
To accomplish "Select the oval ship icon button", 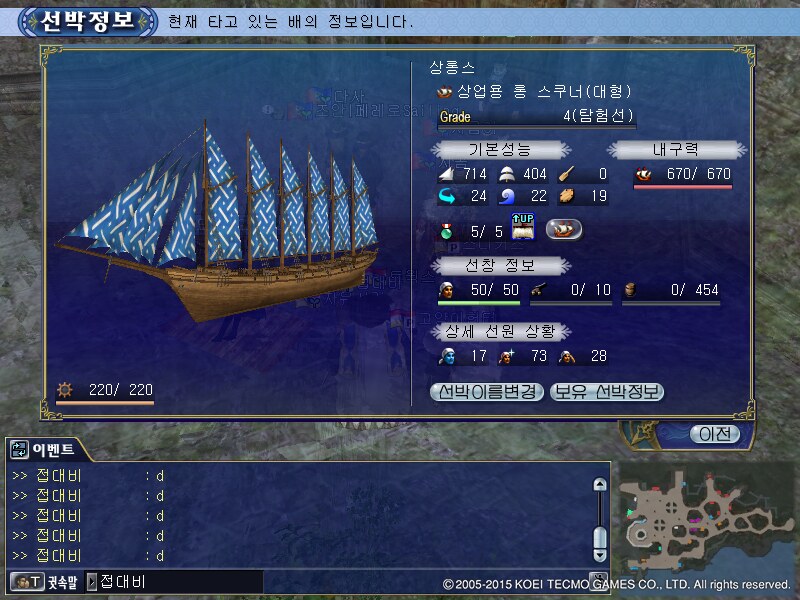I will click(x=565, y=229).
